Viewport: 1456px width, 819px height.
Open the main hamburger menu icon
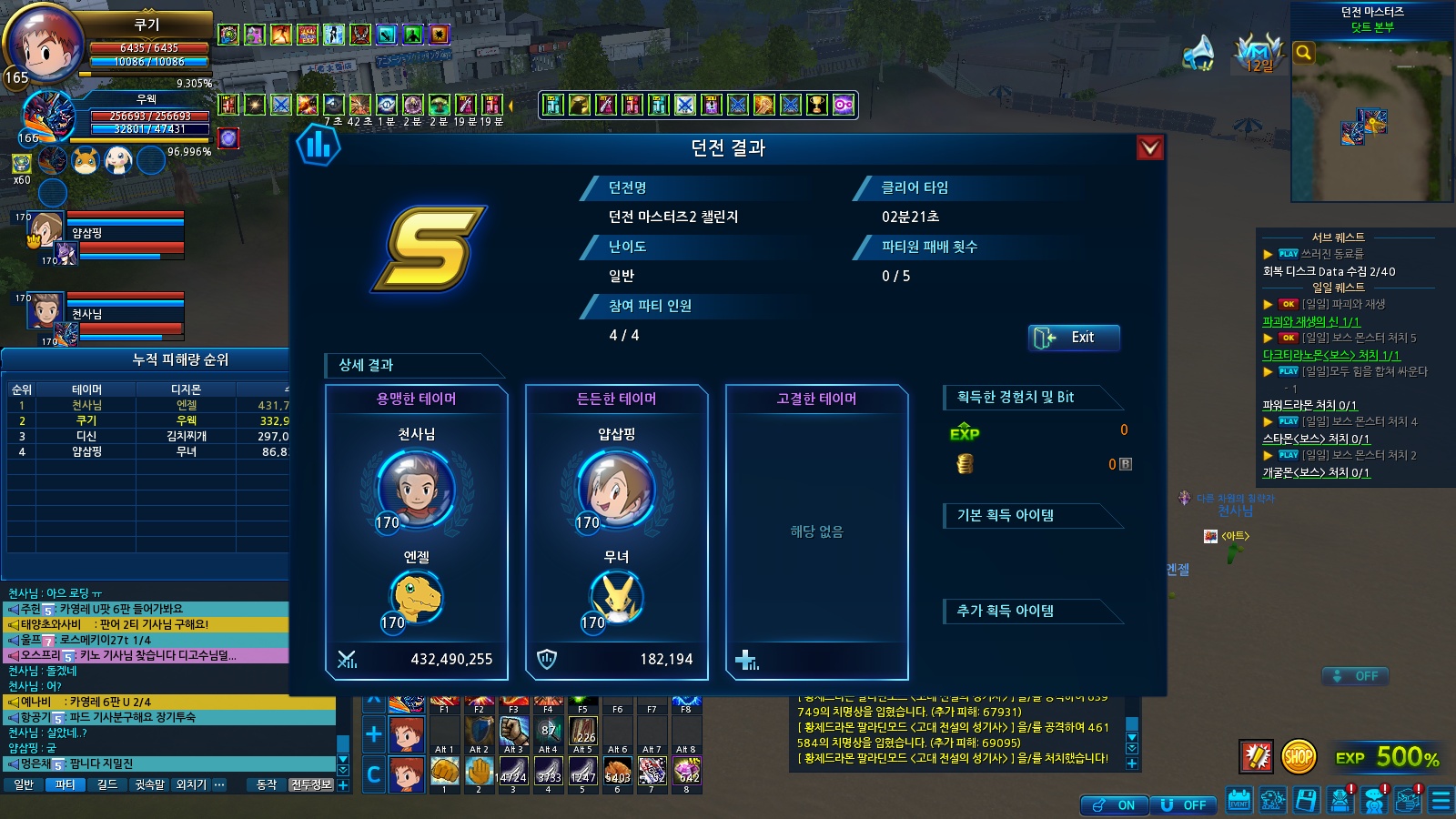tap(1441, 801)
